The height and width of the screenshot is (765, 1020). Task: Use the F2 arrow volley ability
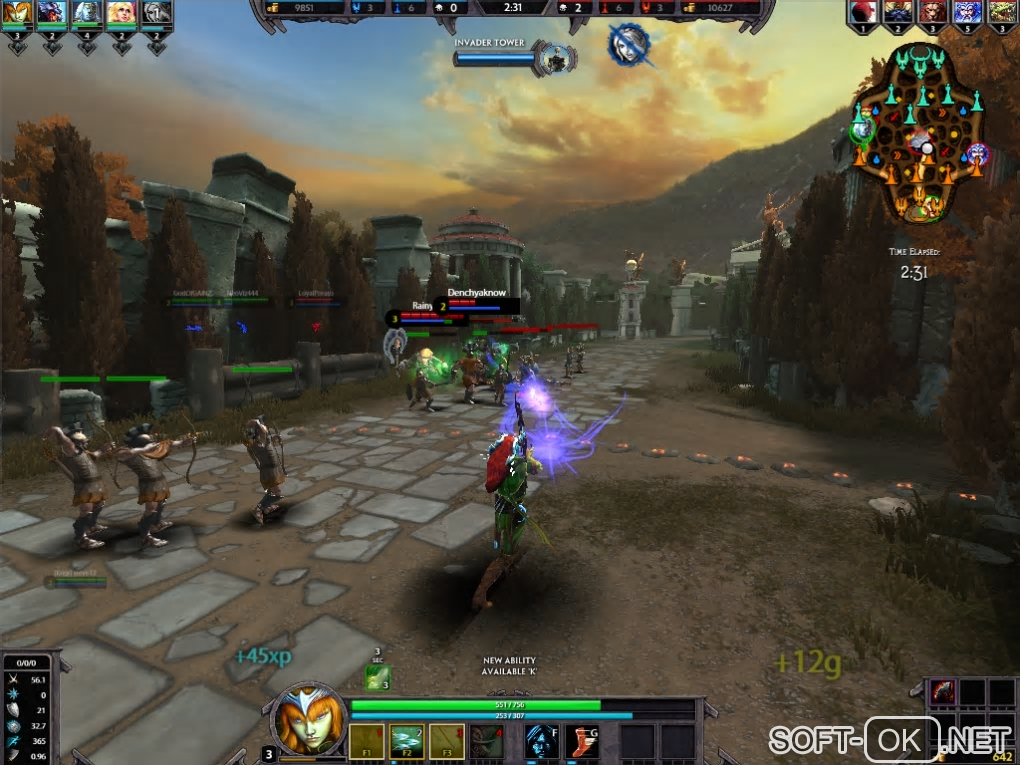click(x=407, y=742)
